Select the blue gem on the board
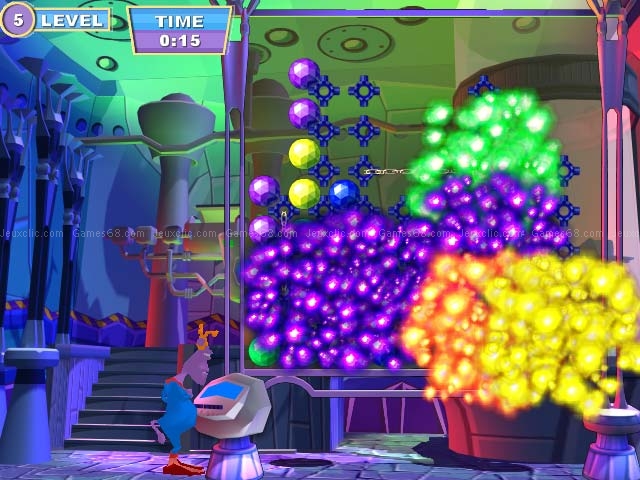640x480 pixels. pos(344,193)
